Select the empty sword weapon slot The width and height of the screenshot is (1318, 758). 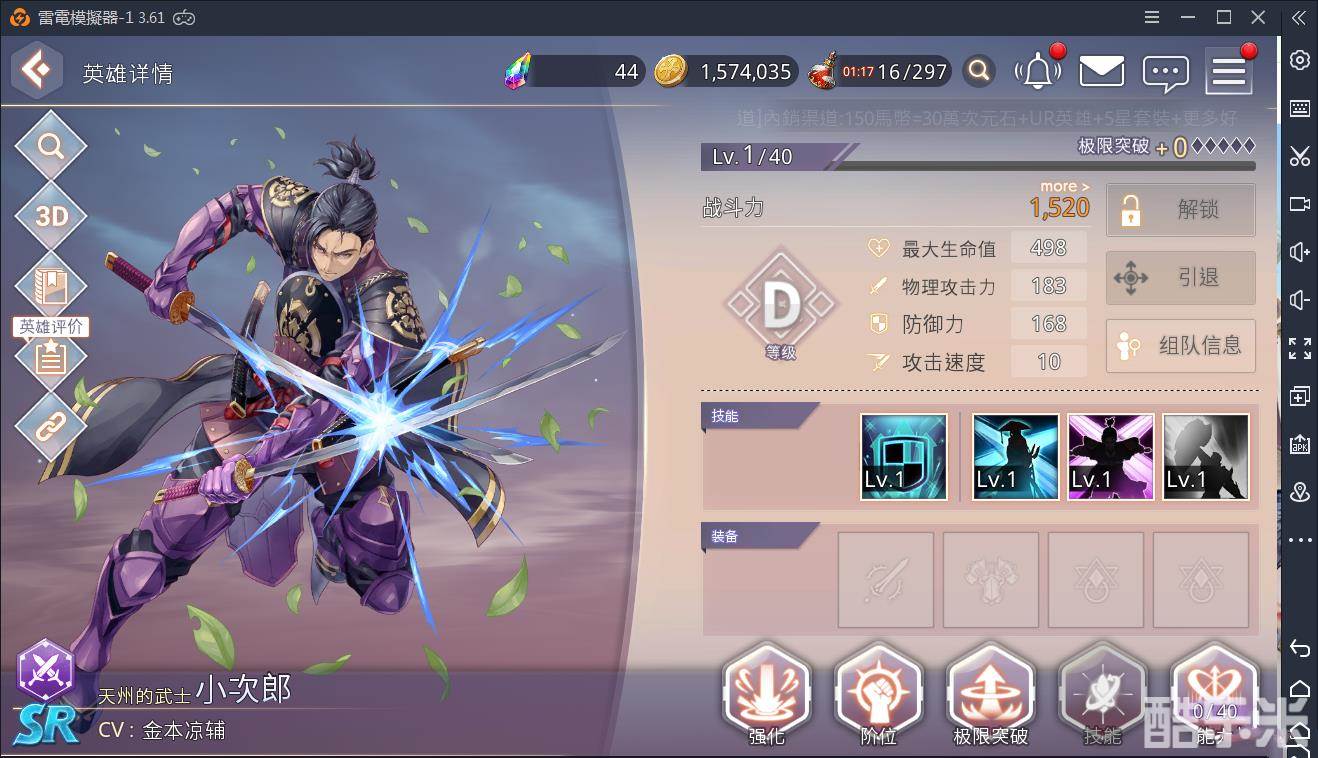885,580
